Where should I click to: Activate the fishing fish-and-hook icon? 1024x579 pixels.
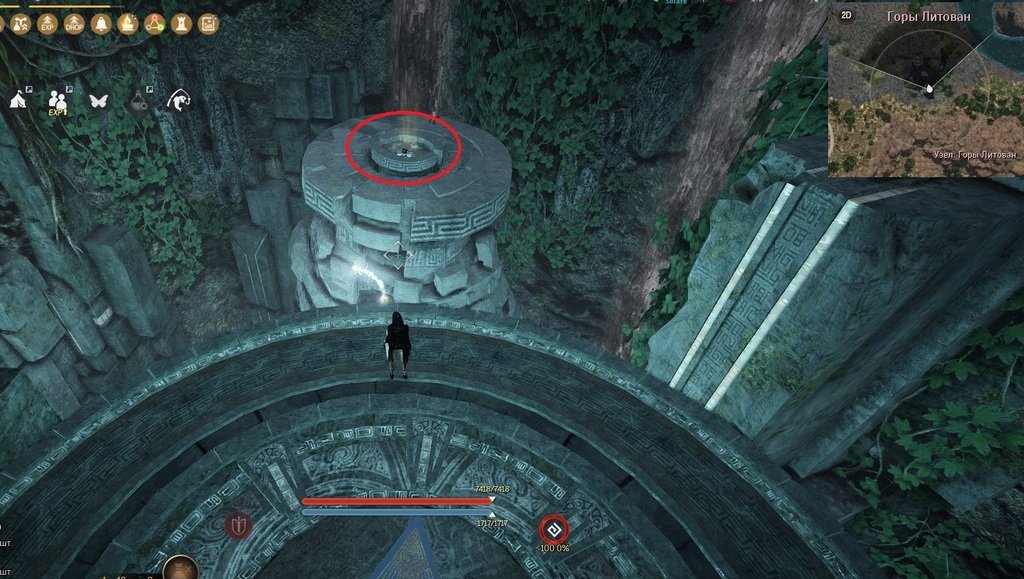point(180,100)
